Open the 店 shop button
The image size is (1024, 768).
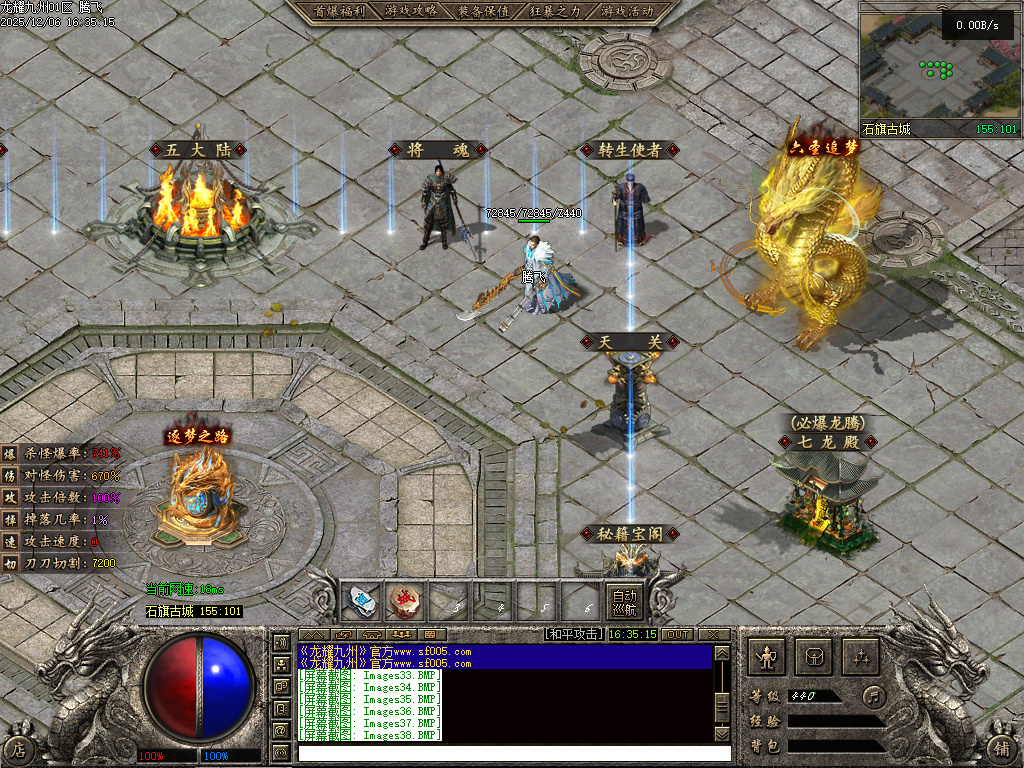[19, 747]
